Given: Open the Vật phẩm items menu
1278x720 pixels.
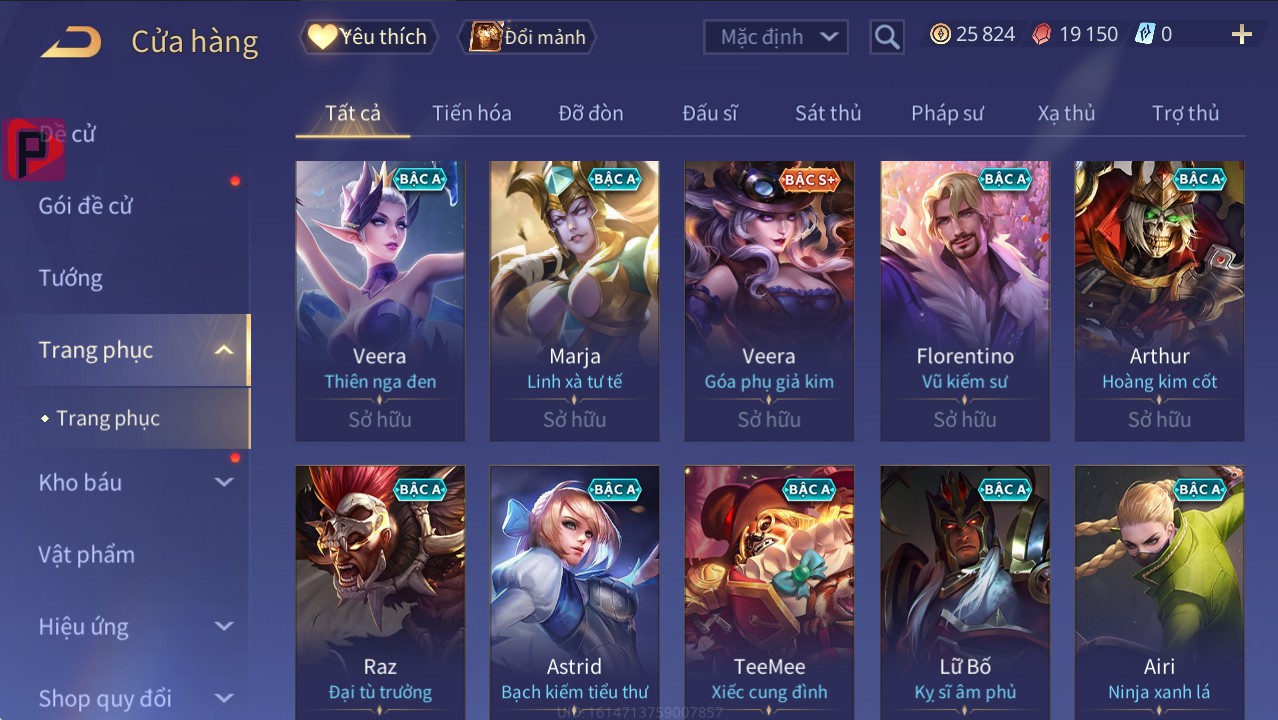Looking at the screenshot, I should click(87, 554).
